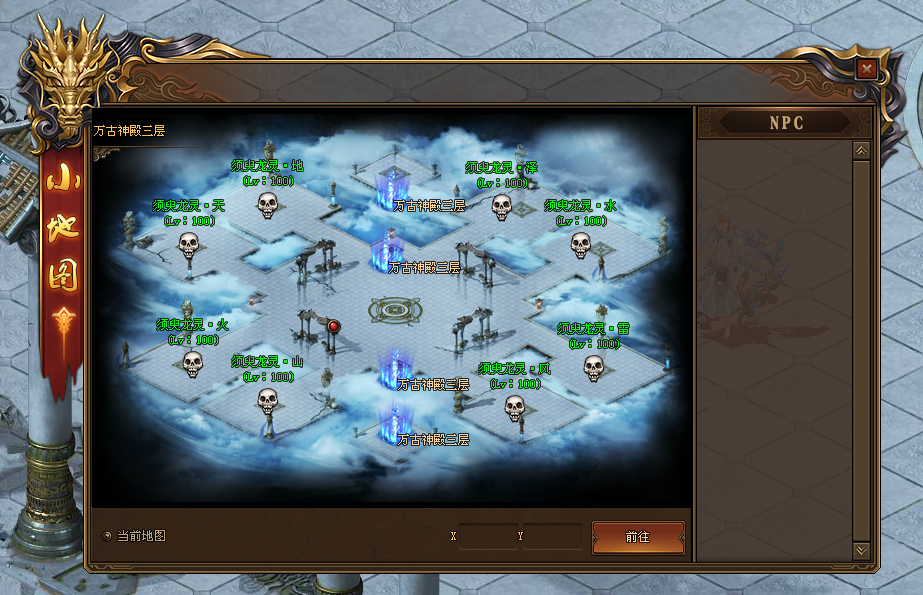Click the 须臾龙灵·风 skull marker
The image size is (923, 595).
(514, 407)
